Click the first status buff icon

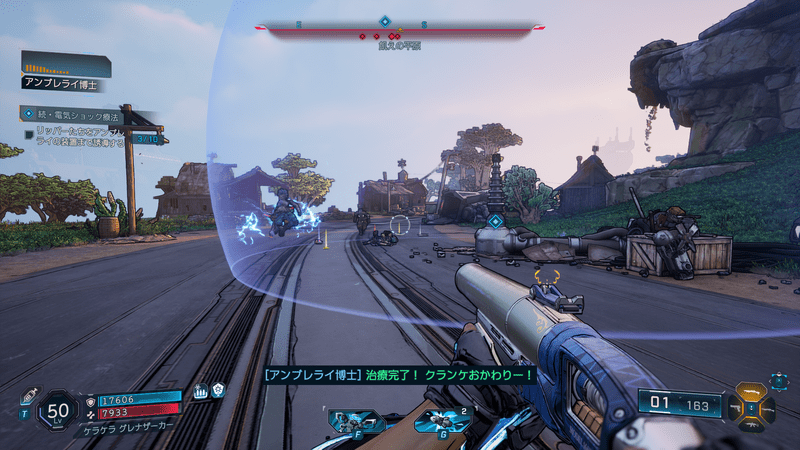click(x=200, y=391)
